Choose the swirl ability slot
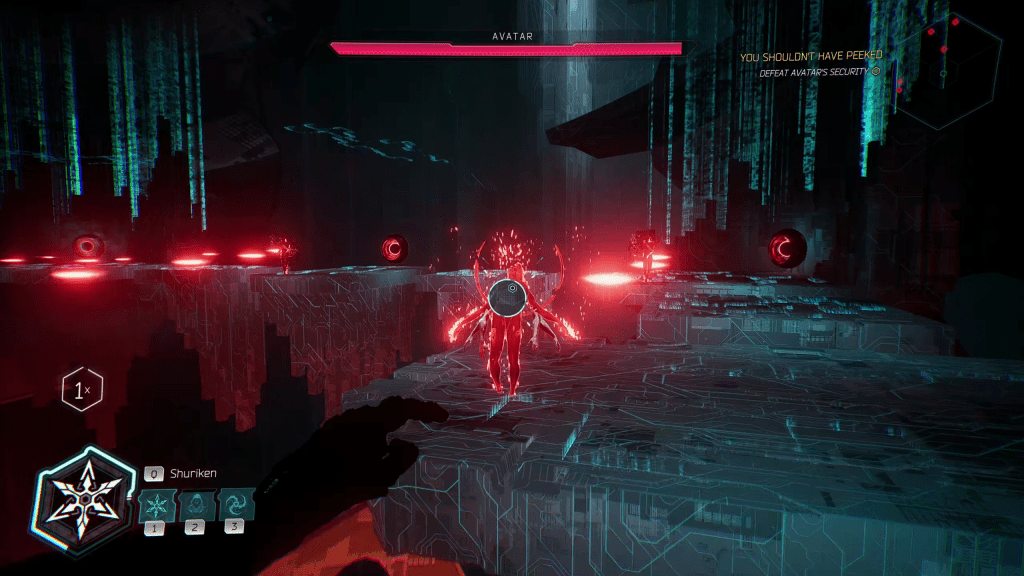This screenshot has height=576, width=1024. pos(236,503)
